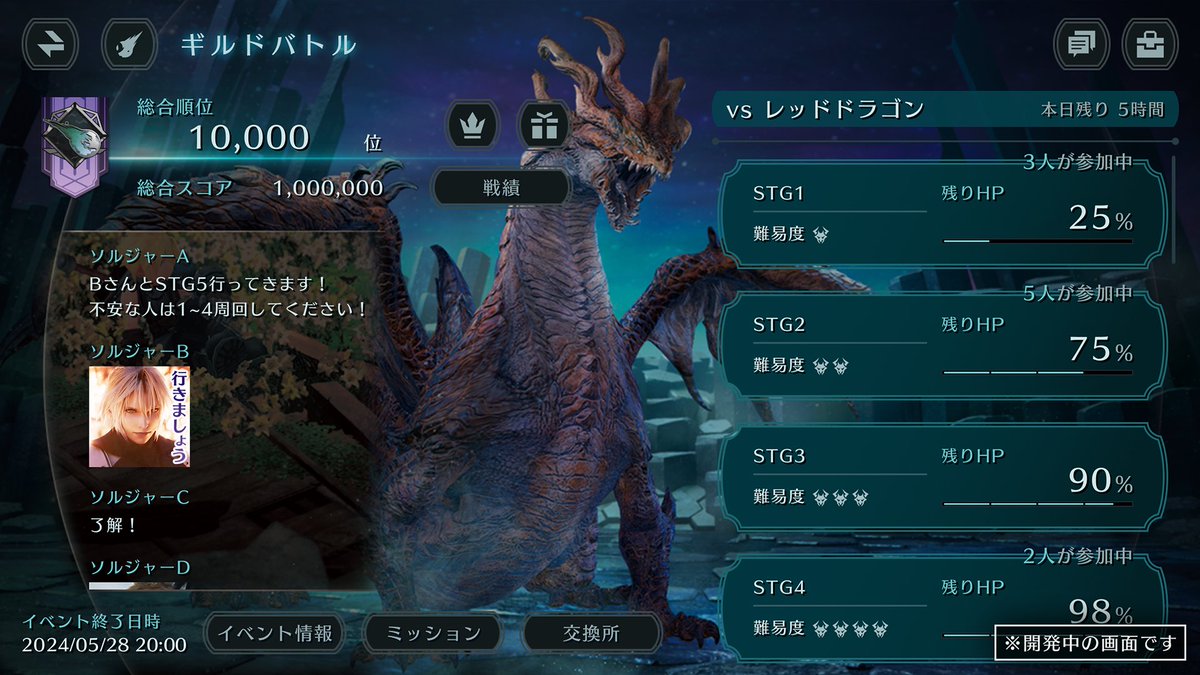Go to the 交換所 exchange shop
The width and height of the screenshot is (1200, 675).
(591, 633)
